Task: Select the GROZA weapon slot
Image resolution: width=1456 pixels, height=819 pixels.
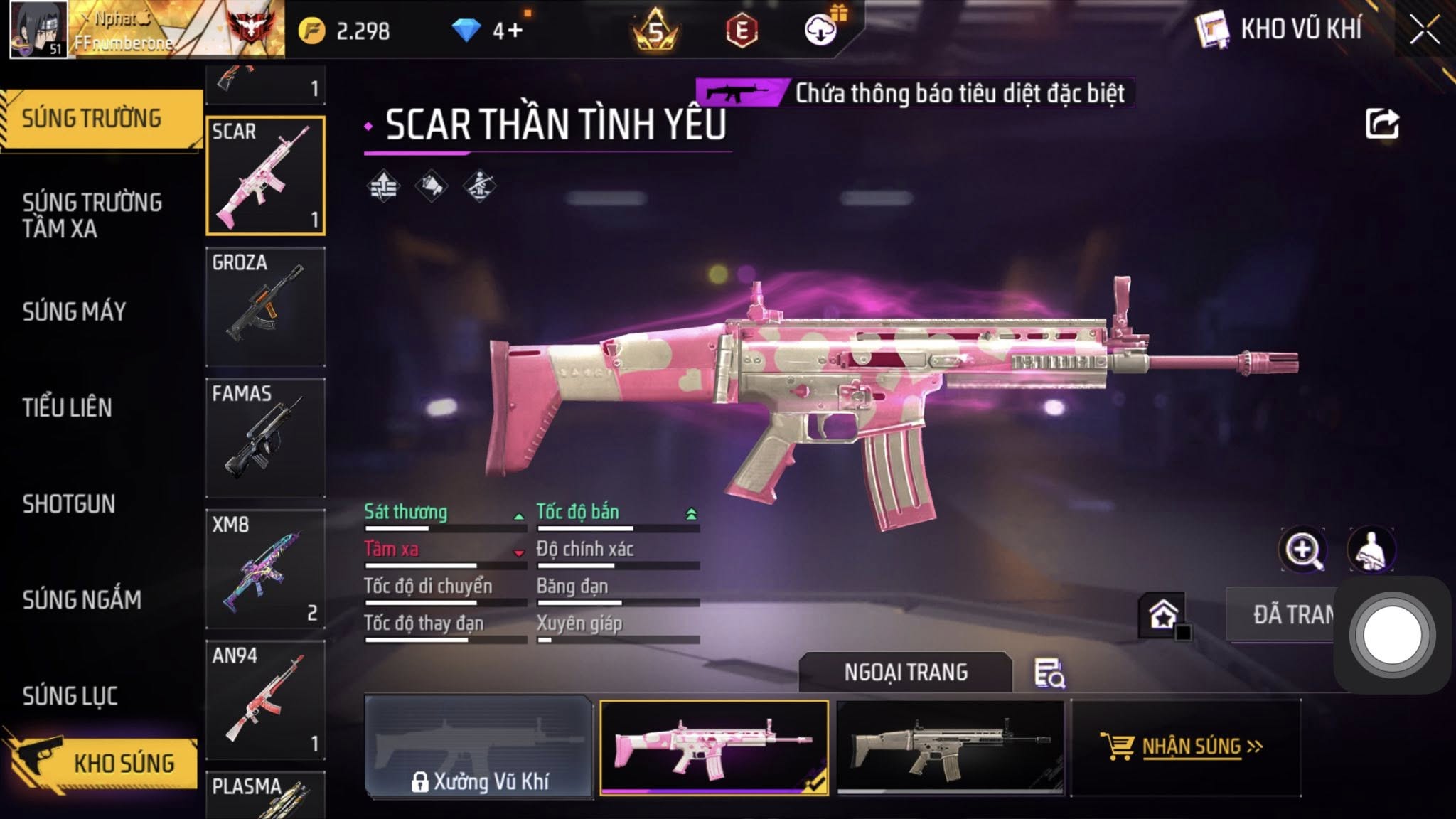Action: pos(265,306)
